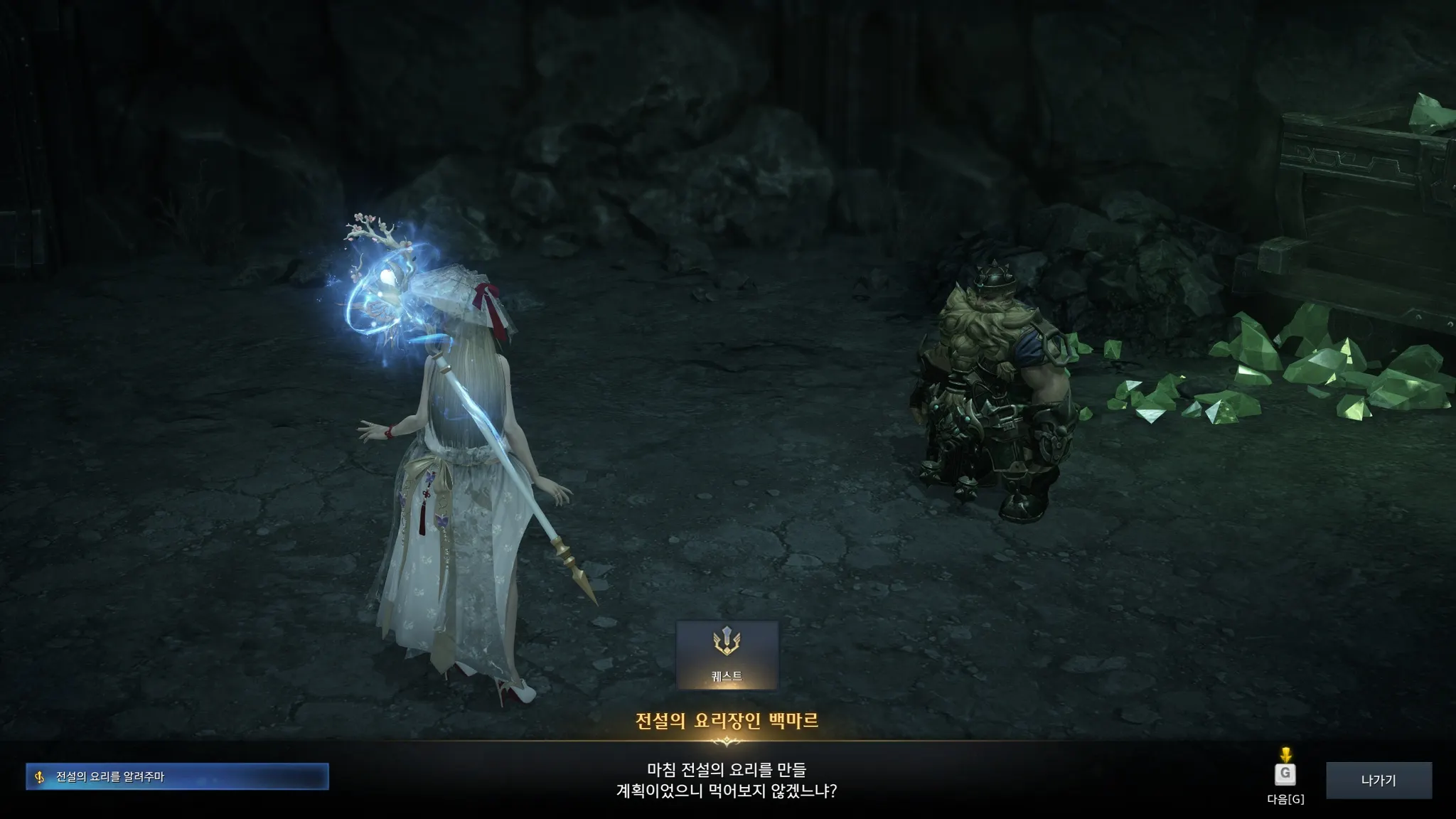
Task: Select the 전설의 요리를 알려주마 quest entry
Action: tap(177, 776)
